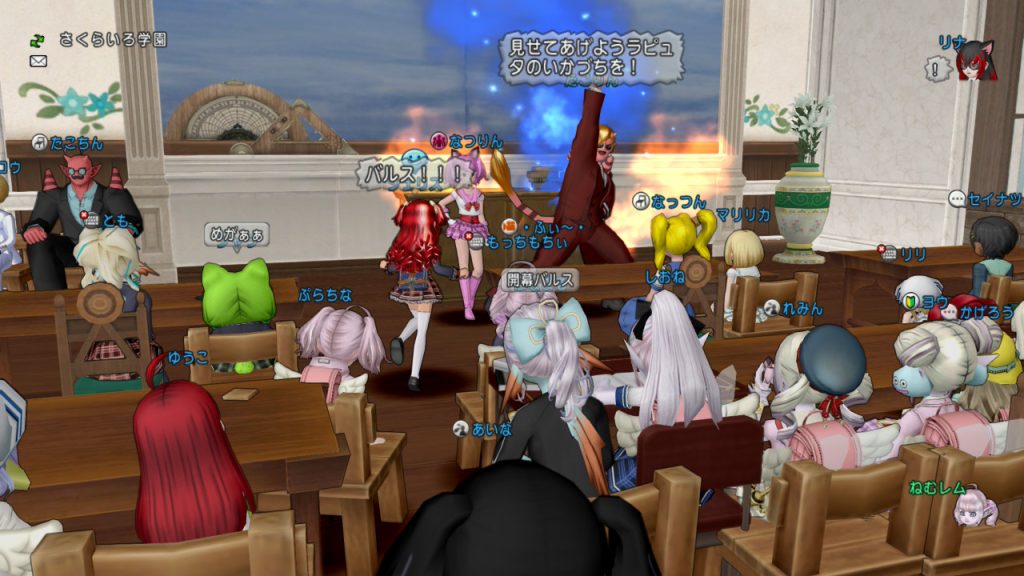Choose the マリリカ name tag

(742, 214)
